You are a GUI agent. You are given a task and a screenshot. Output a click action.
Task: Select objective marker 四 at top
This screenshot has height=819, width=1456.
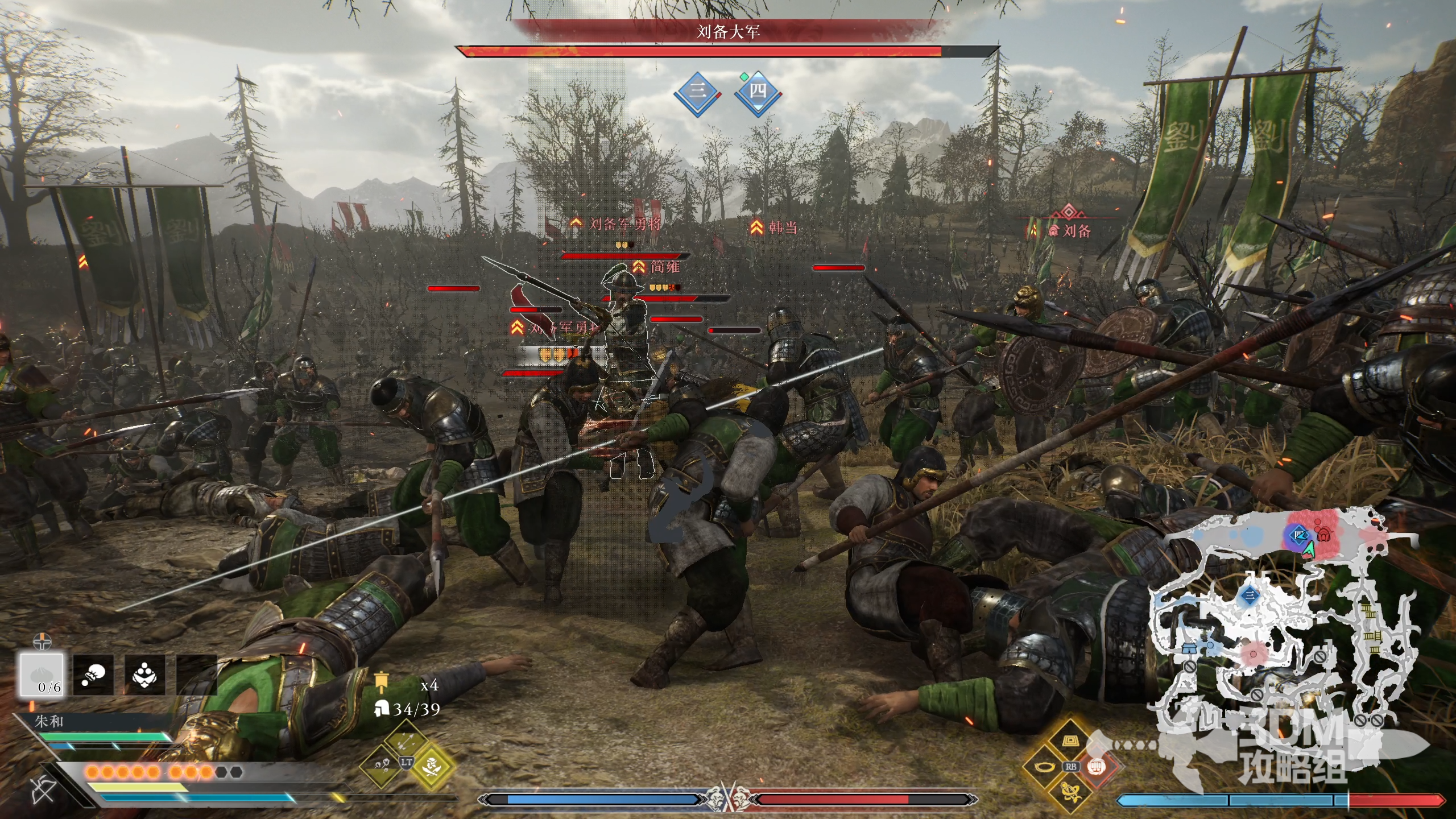pyautogui.click(x=758, y=92)
